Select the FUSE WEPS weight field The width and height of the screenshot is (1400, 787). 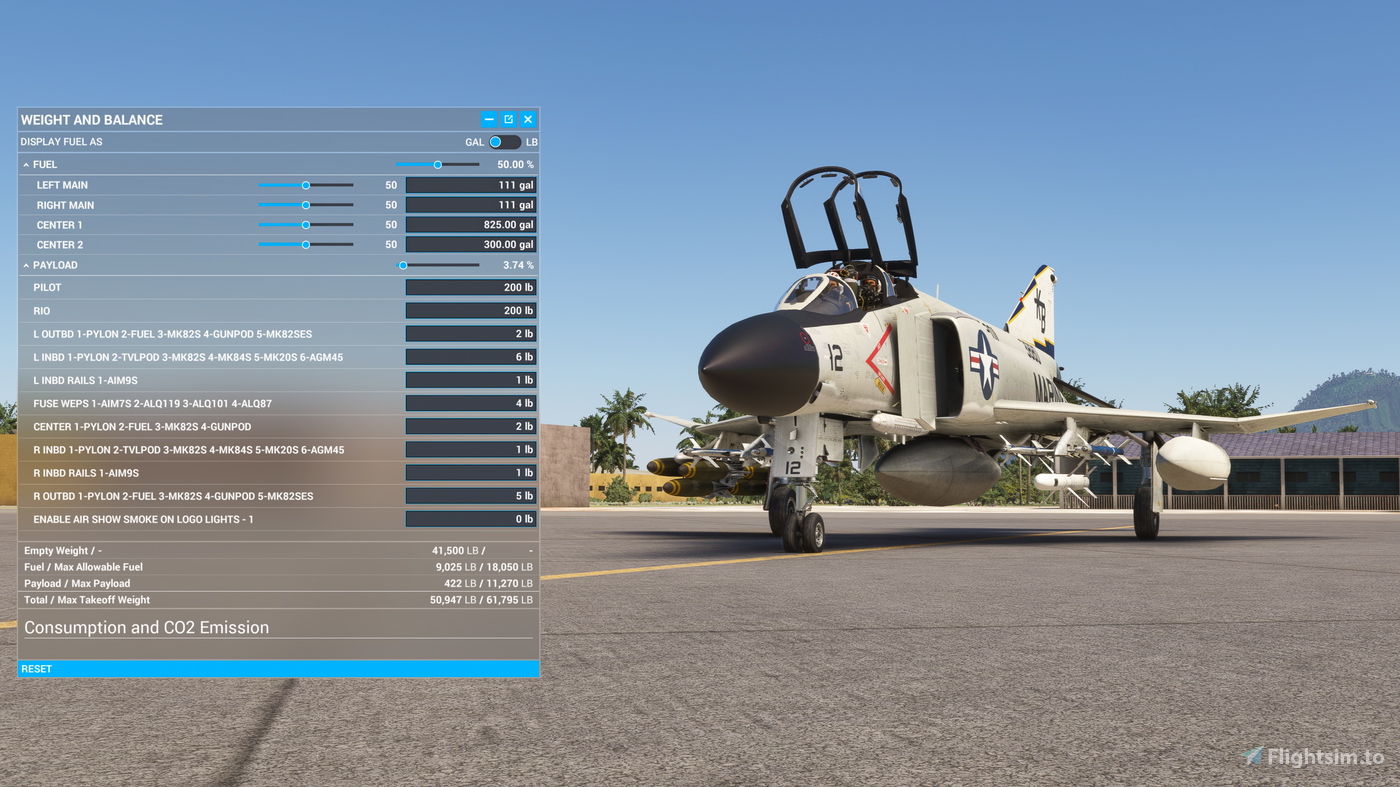(x=470, y=402)
